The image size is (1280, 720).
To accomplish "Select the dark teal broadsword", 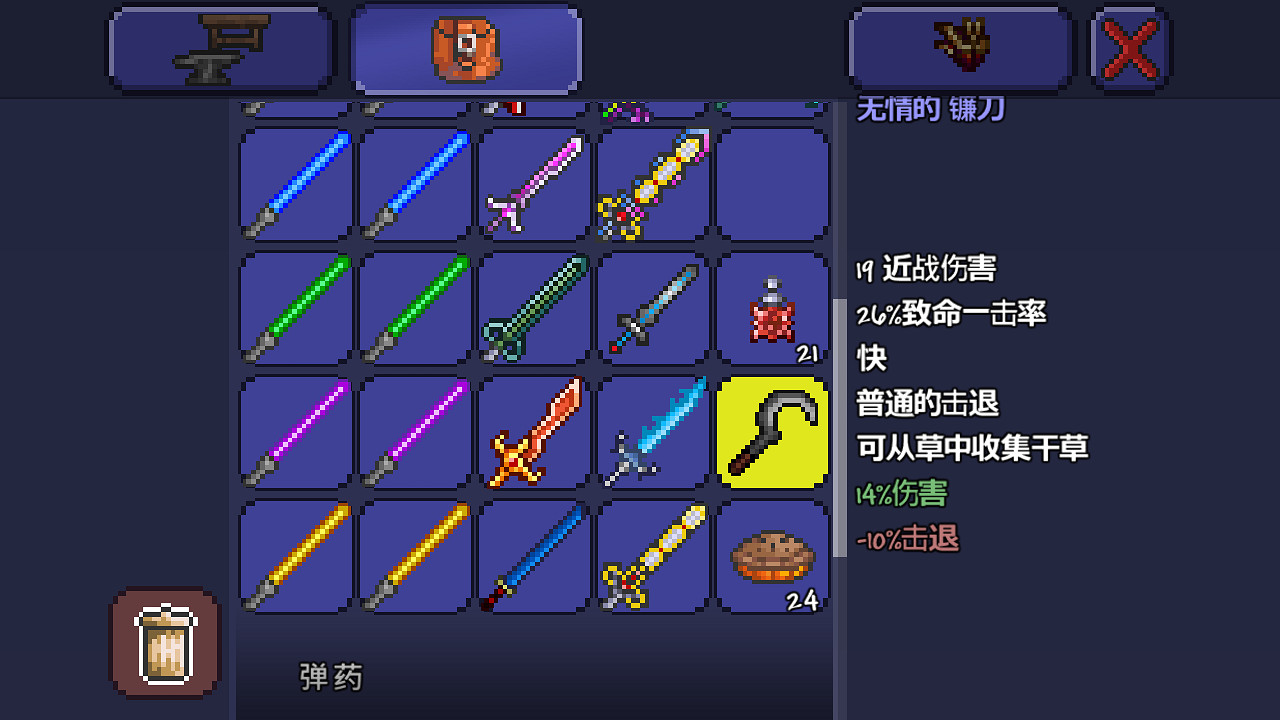I will [x=535, y=310].
